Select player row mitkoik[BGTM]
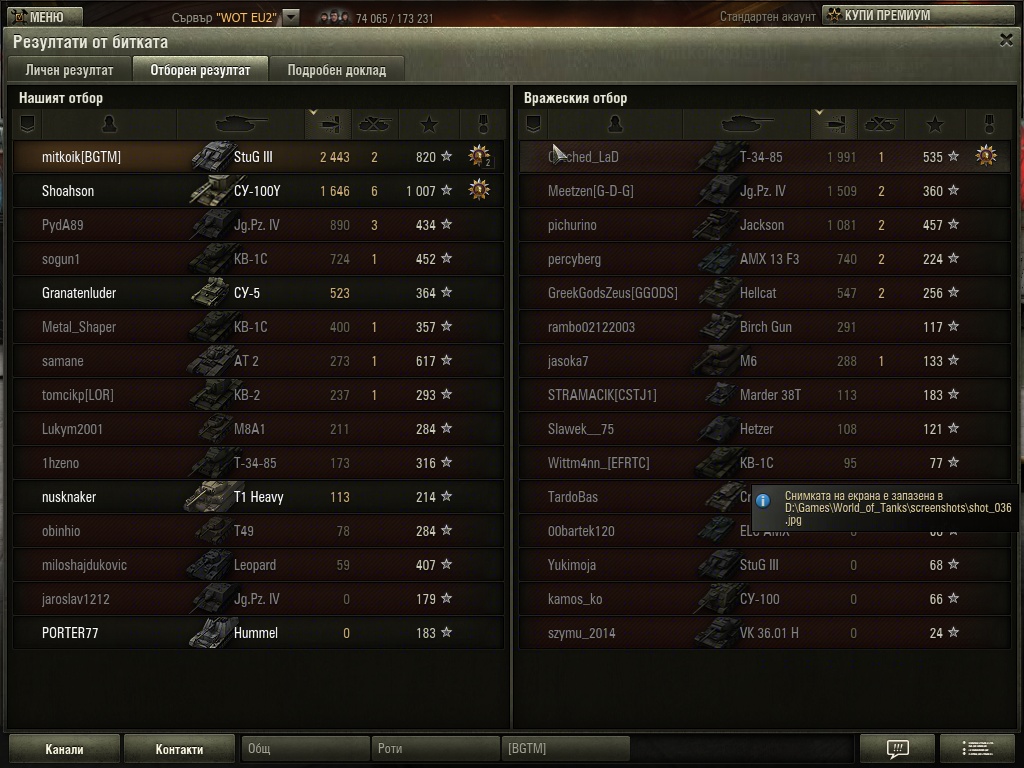Viewport: 1024px width, 768px height. [258, 157]
